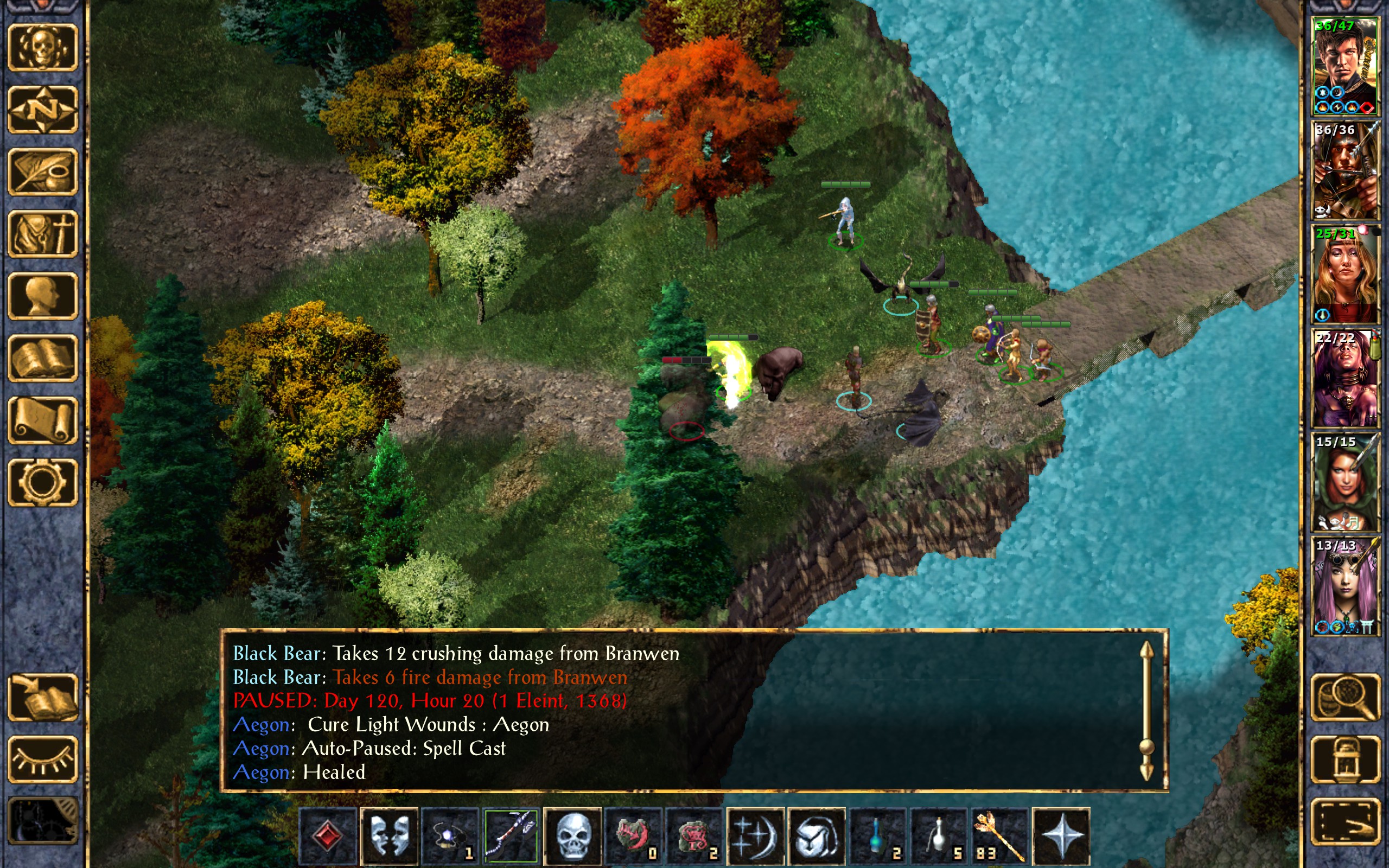1389x868 pixels.
Task: Open the options gear button
Action: pos(42,482)
